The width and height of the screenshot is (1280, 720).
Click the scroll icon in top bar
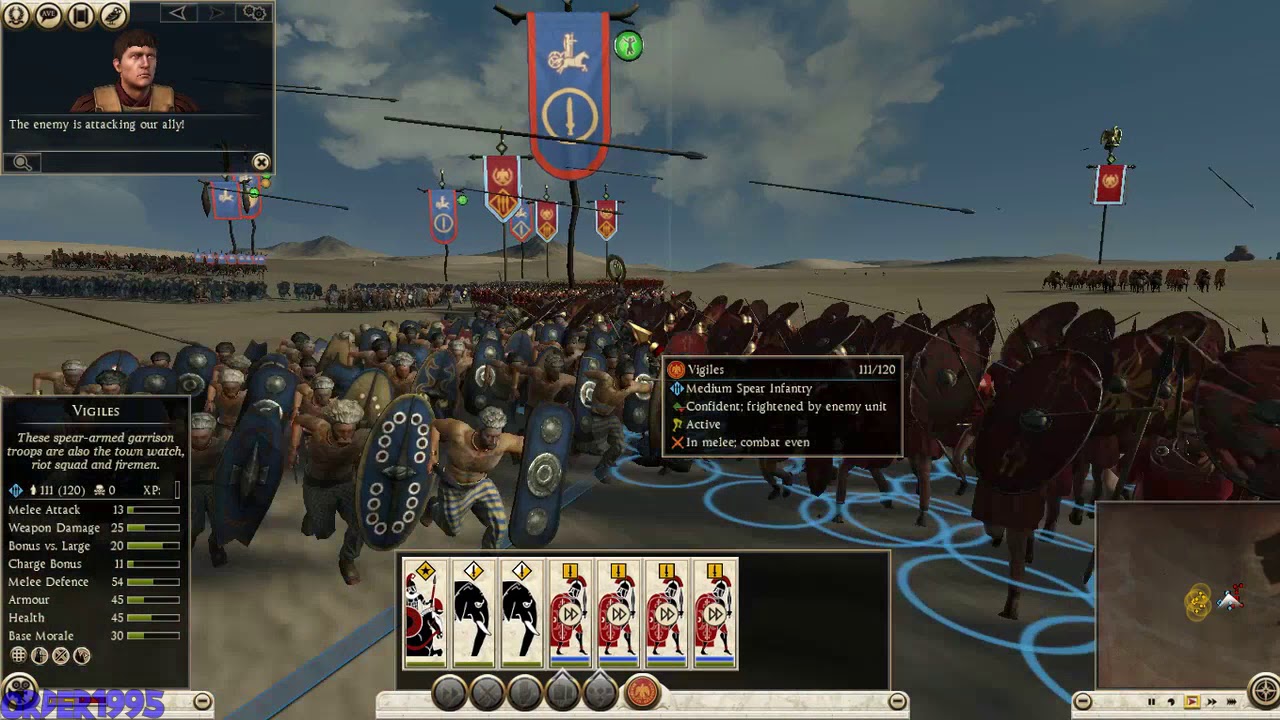[x=81, y=15]
